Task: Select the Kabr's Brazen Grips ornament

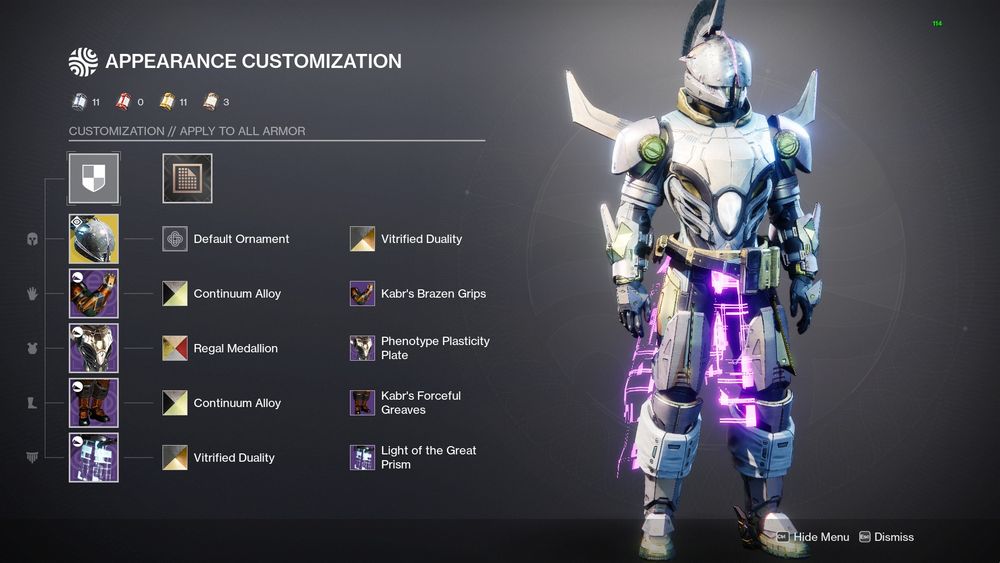Action: (362, 294)
